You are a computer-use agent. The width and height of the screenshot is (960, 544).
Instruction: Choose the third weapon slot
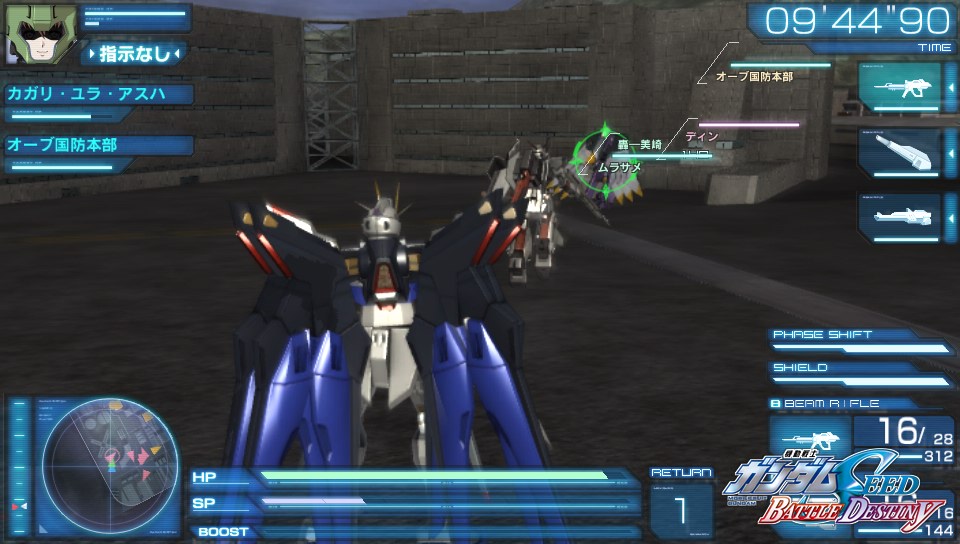[x=899, y=217]
